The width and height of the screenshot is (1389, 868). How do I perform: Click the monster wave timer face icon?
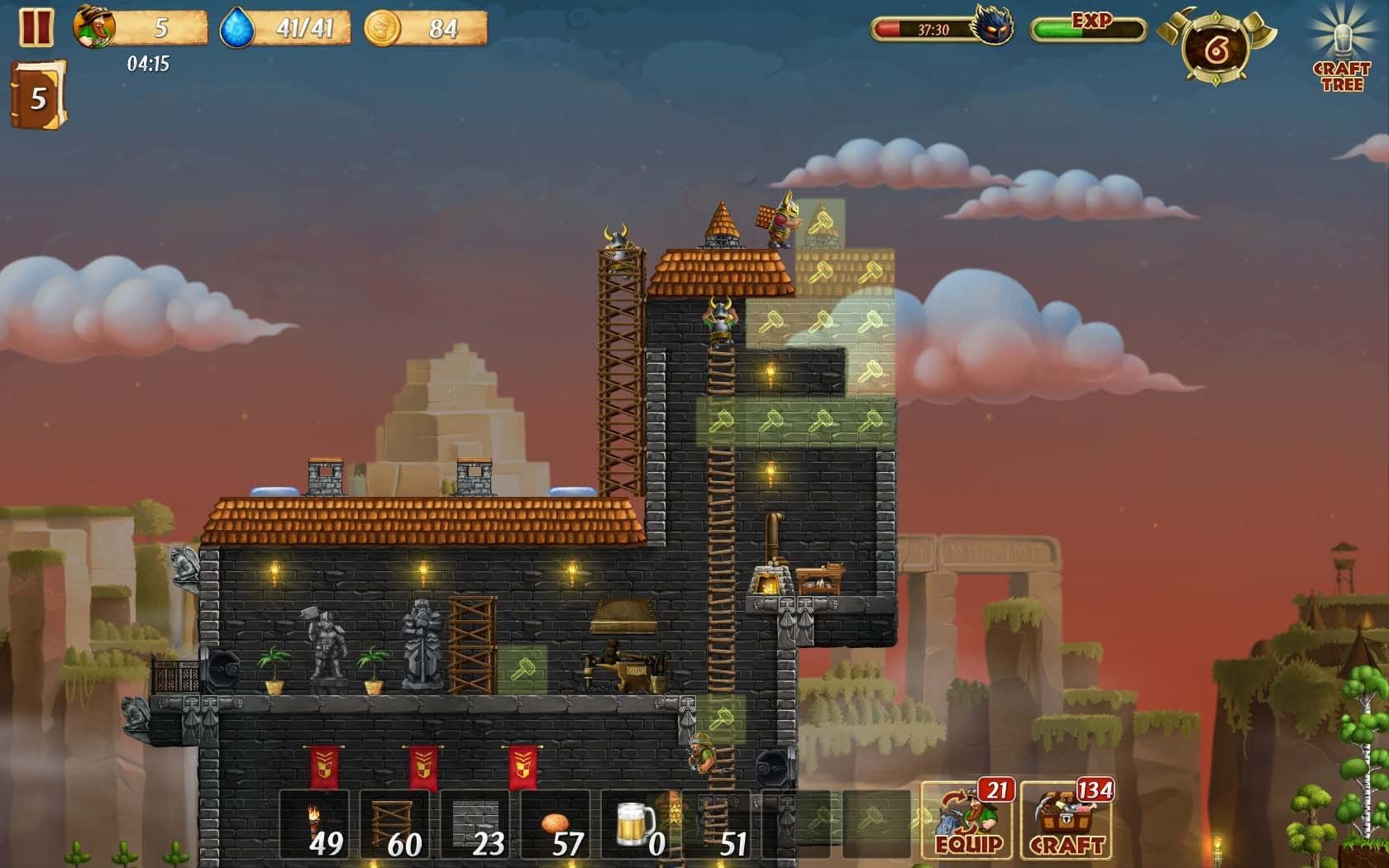coord(992,26)
